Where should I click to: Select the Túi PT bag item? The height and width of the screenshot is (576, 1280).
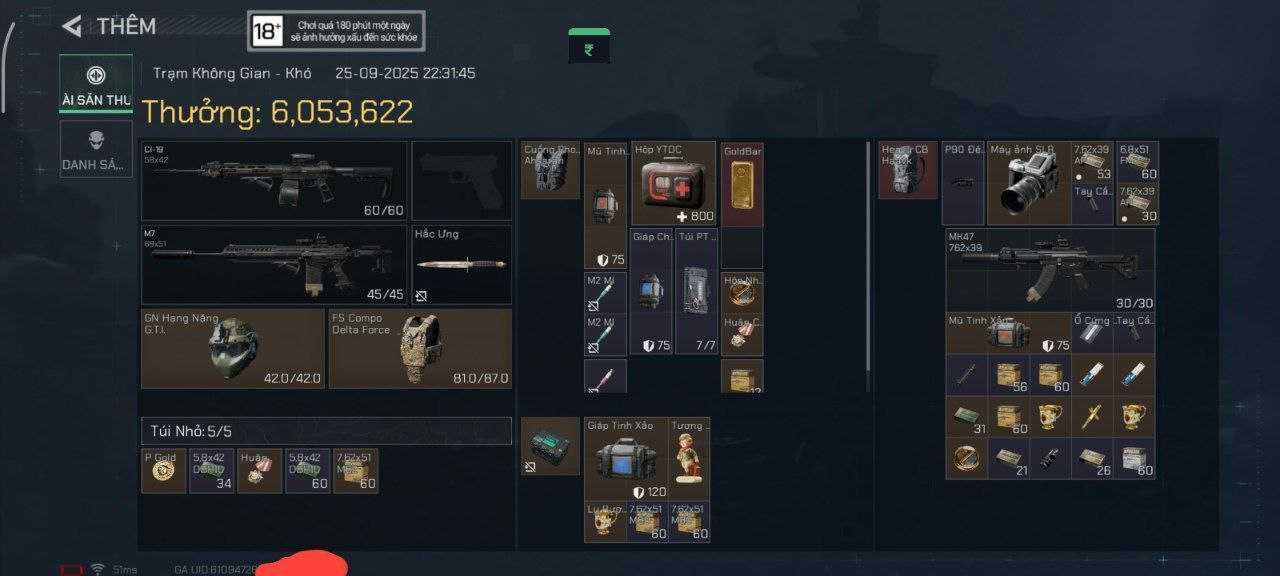696,291
